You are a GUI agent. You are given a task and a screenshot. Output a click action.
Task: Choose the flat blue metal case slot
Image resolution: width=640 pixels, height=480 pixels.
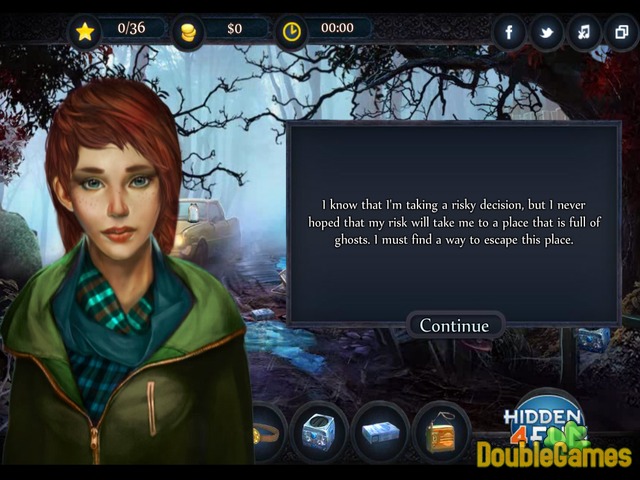point(380,431)
